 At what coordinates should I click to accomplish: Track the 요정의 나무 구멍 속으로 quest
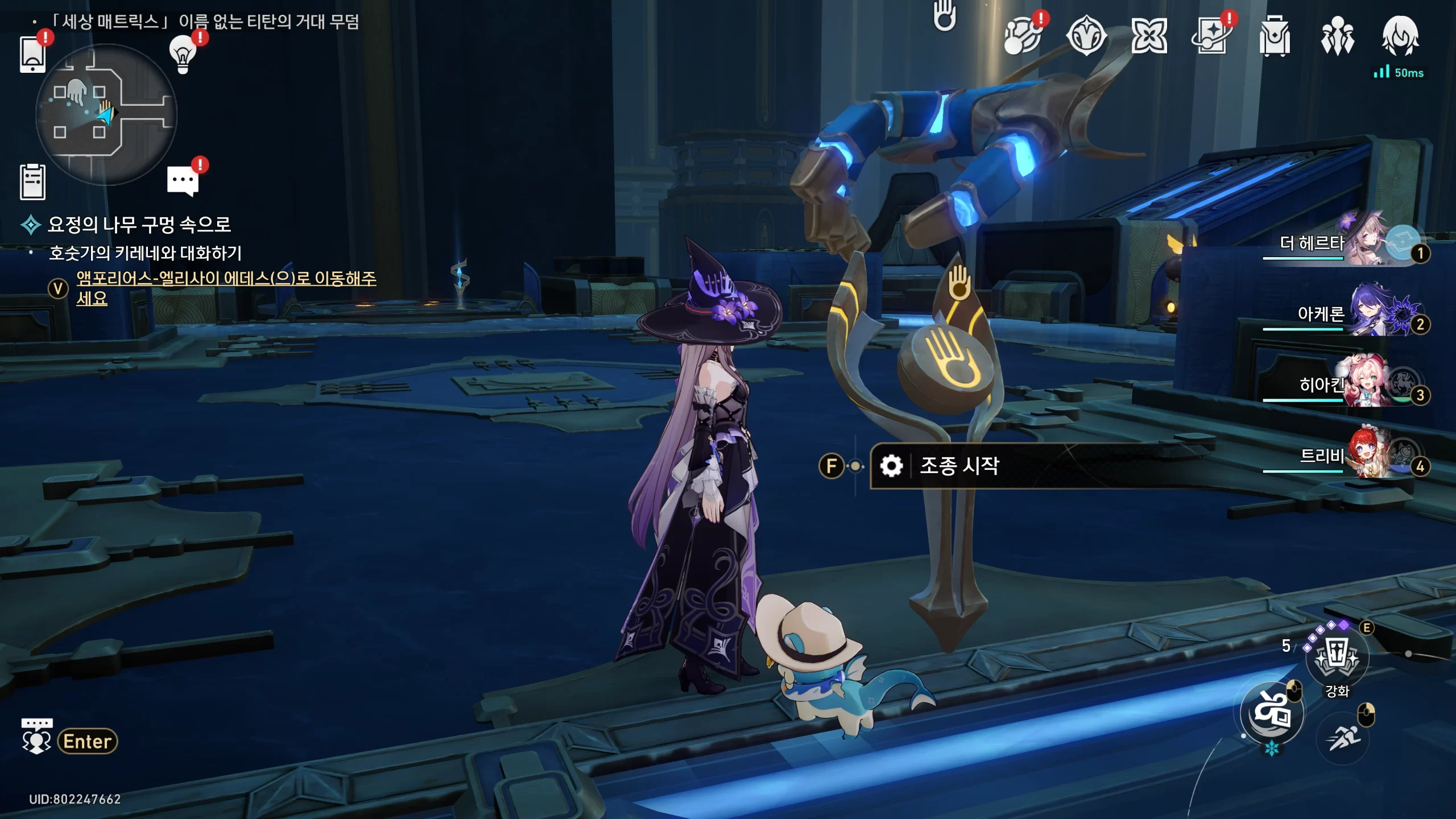139,225
